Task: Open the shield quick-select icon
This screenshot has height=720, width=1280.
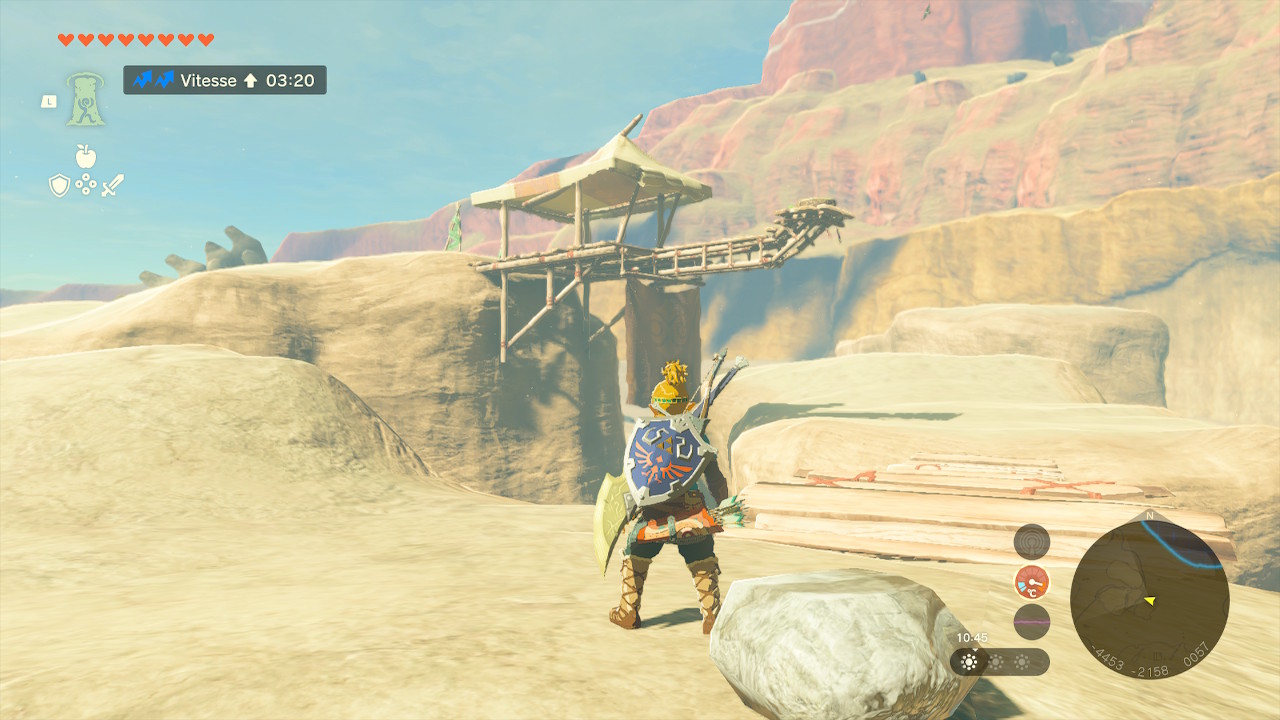Action: pos(60,185)
